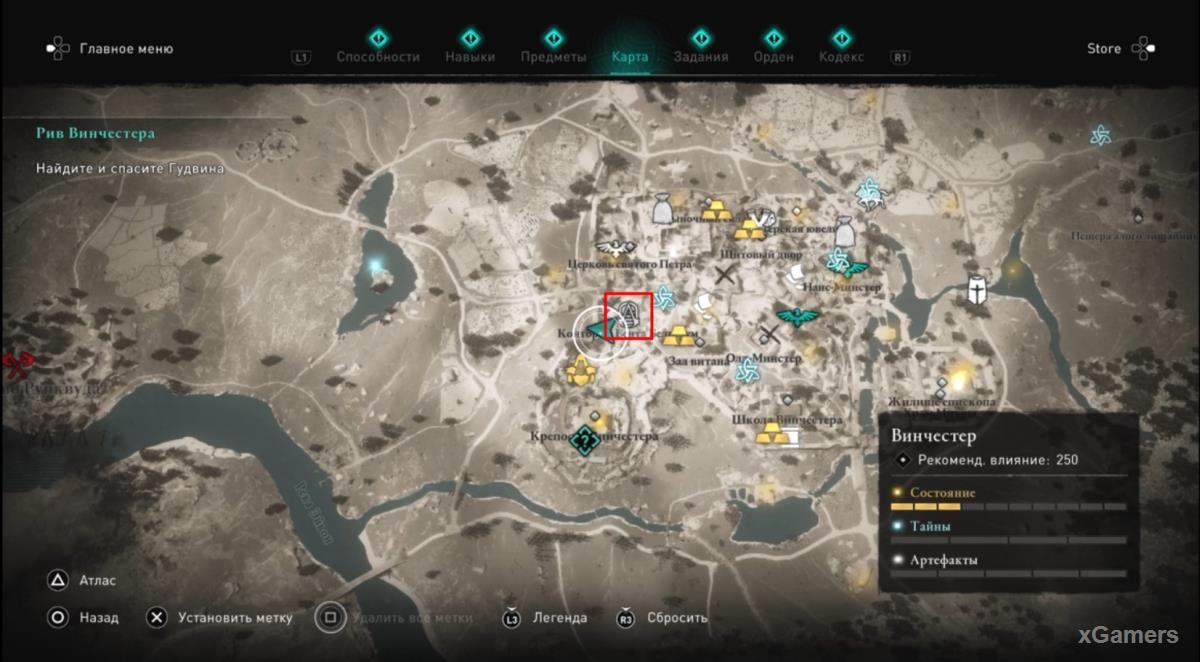This screenshot has height=662, width=1200.
Task: Open the Навыки tab
Action: point(470,56)
